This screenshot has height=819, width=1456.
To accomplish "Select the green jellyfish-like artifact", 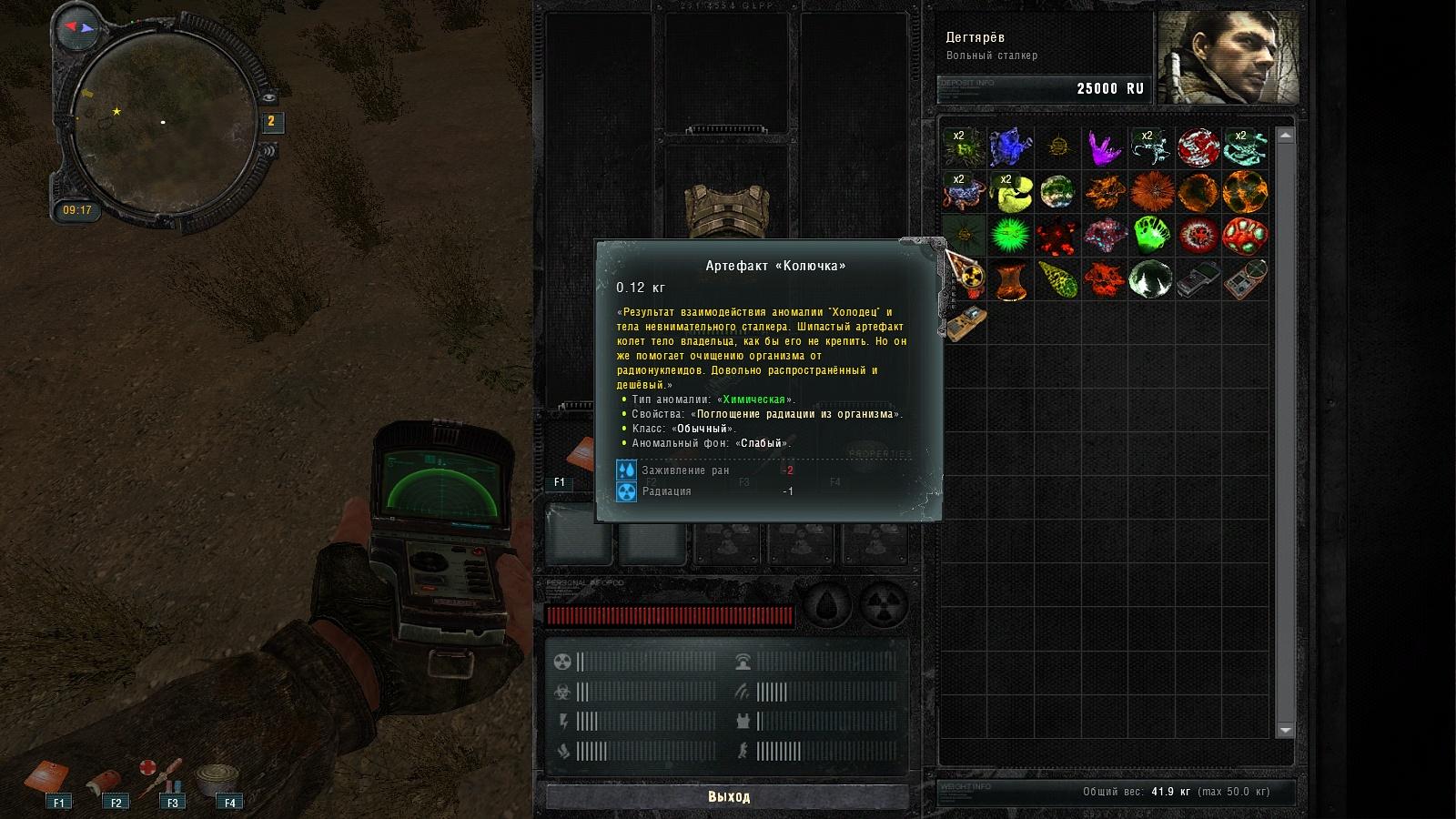I will point(1151,236).
